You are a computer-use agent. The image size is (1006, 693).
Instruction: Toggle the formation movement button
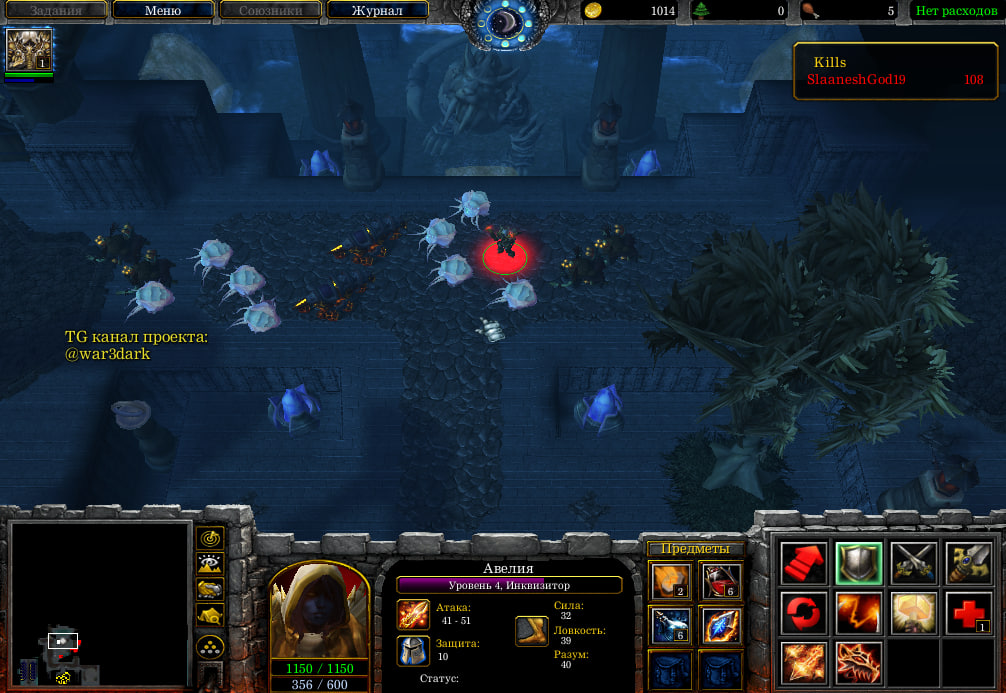pos(210,647)
